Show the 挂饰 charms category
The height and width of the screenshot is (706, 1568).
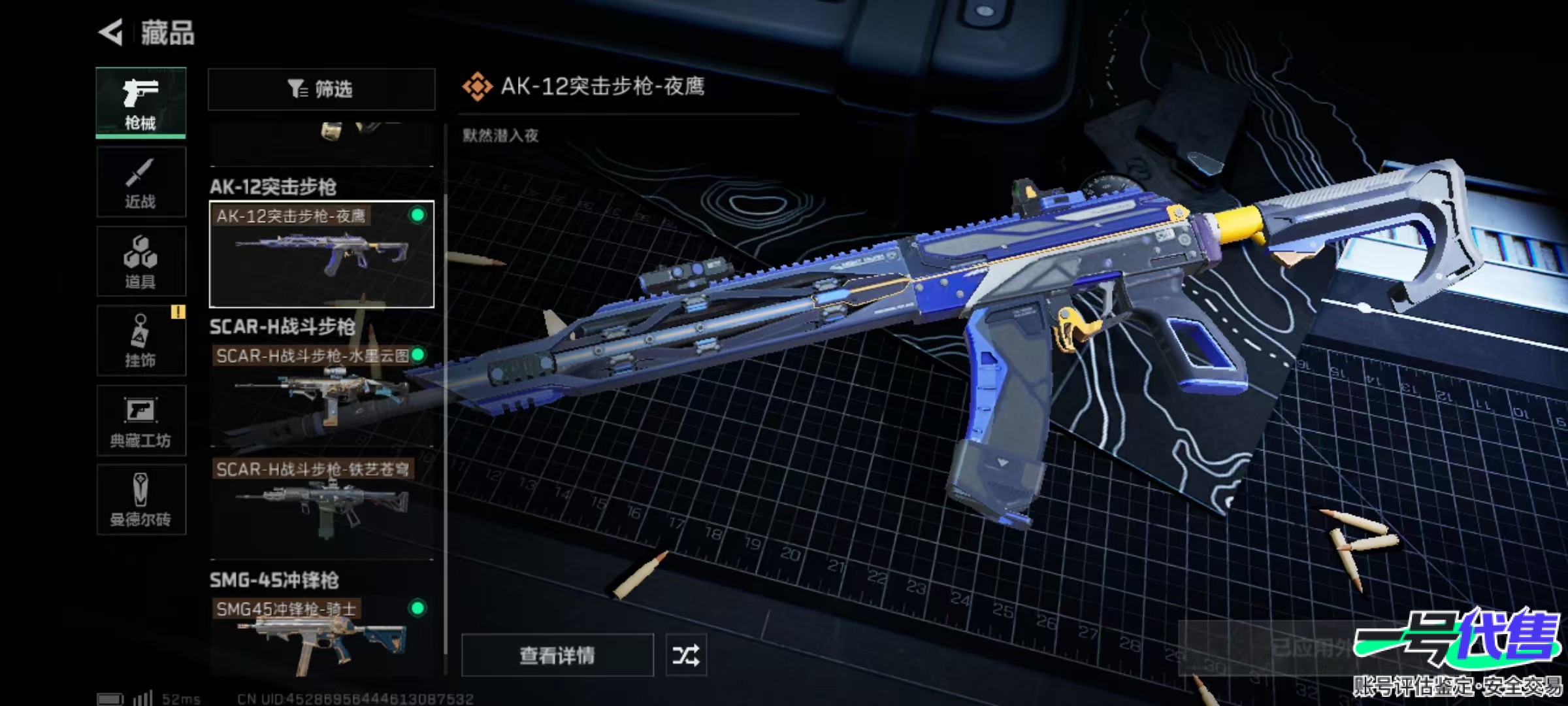pos(140,341)
